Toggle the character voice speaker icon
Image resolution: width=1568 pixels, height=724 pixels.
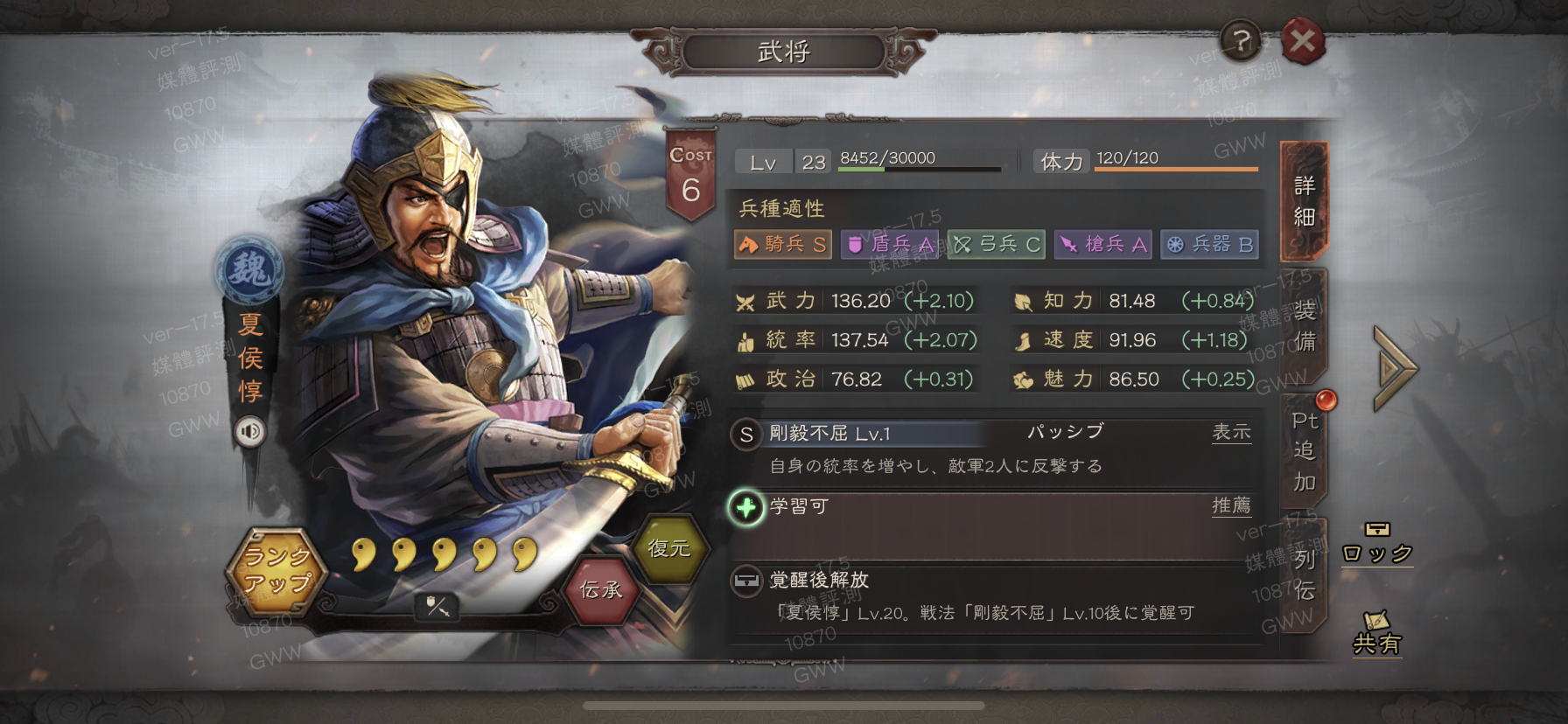pyautogui.click(x=251, y=430)
